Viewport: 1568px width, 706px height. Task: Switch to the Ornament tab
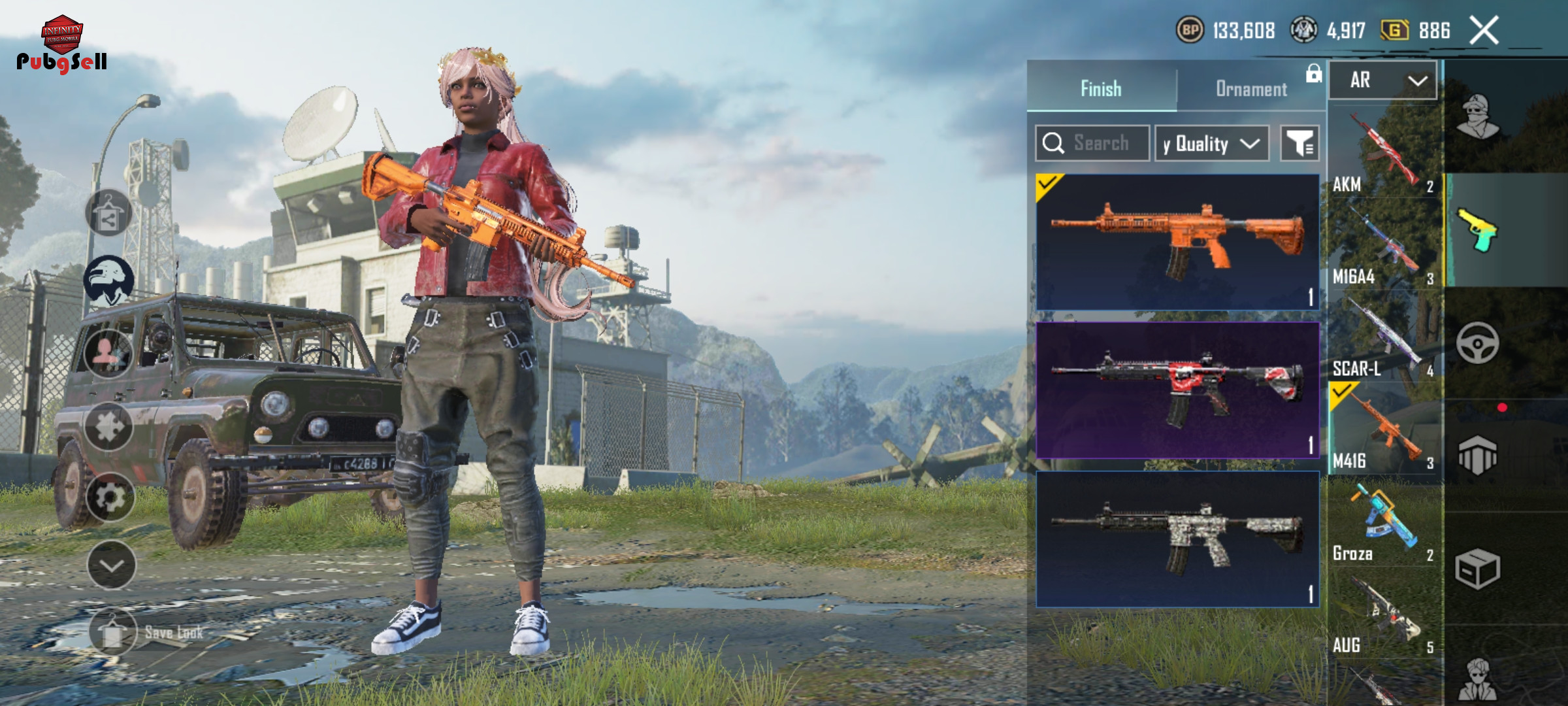(x=1250, y=89)
